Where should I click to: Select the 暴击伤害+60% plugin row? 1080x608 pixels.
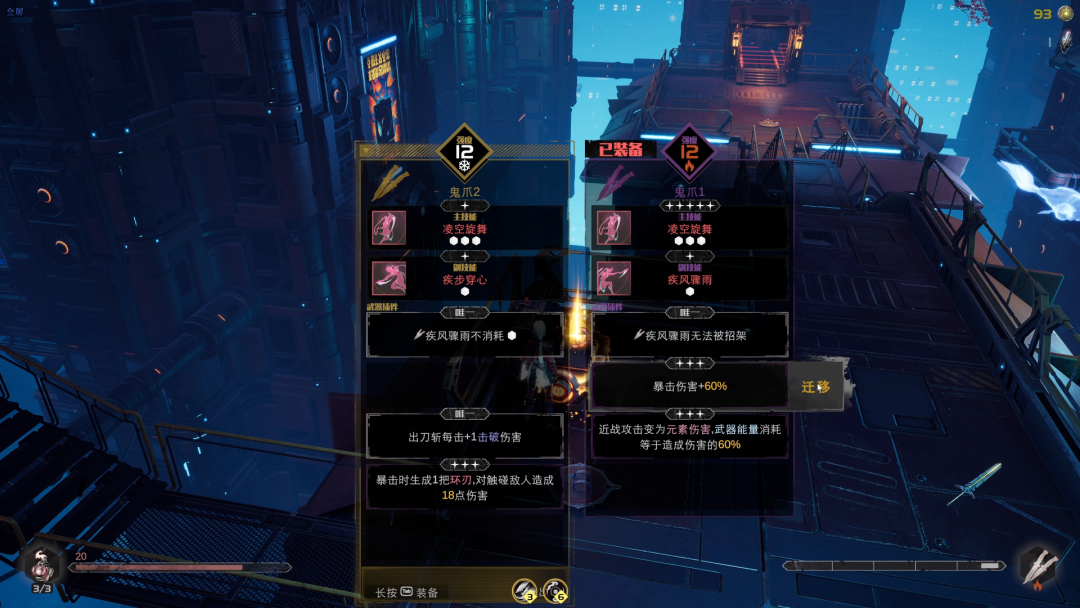[689, 386]
